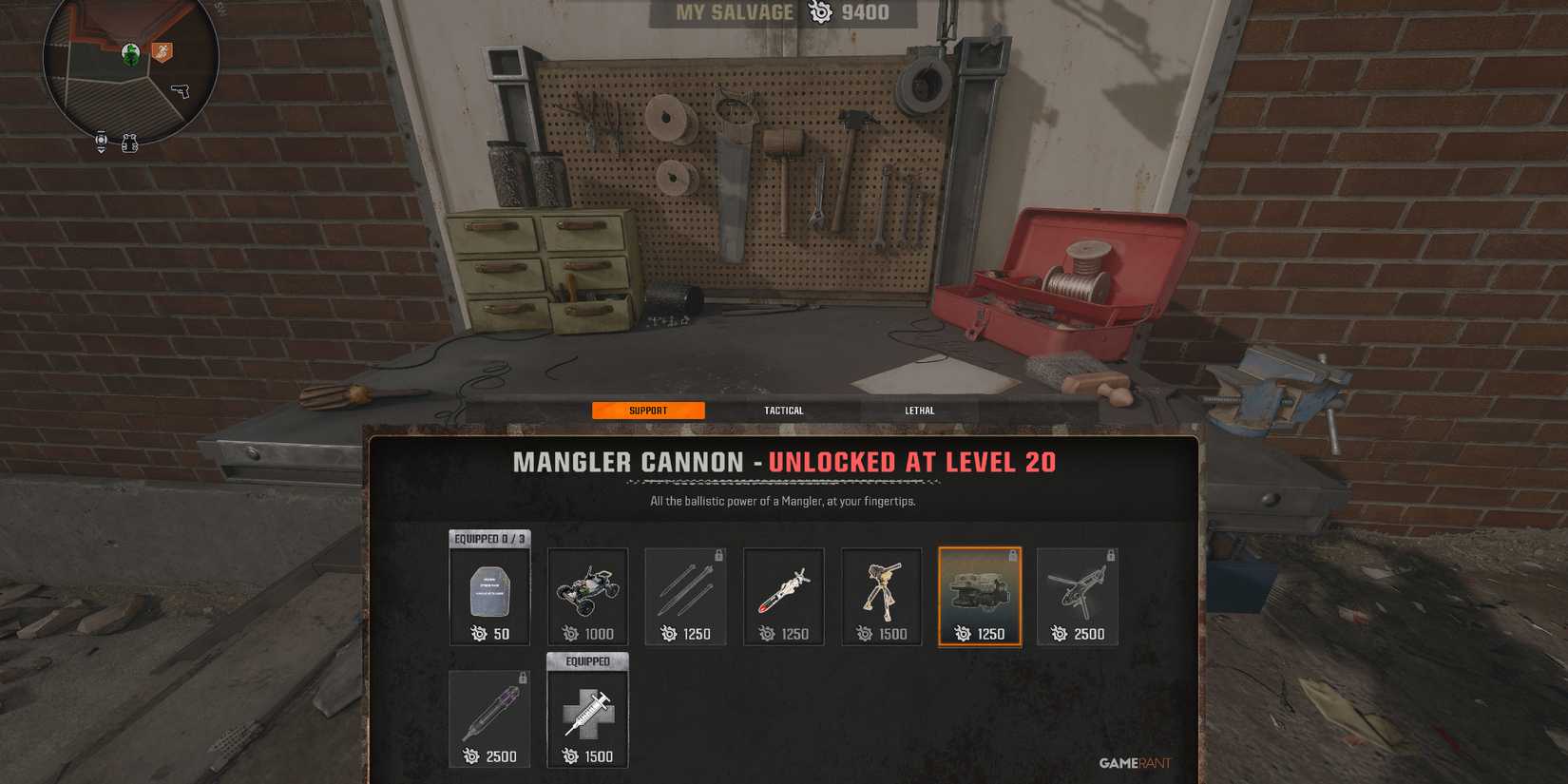Image resolution: width=1568 pixels, height=784 pixels.
Task: Select the locked spike item priced 1250
Action: point(685,589)
